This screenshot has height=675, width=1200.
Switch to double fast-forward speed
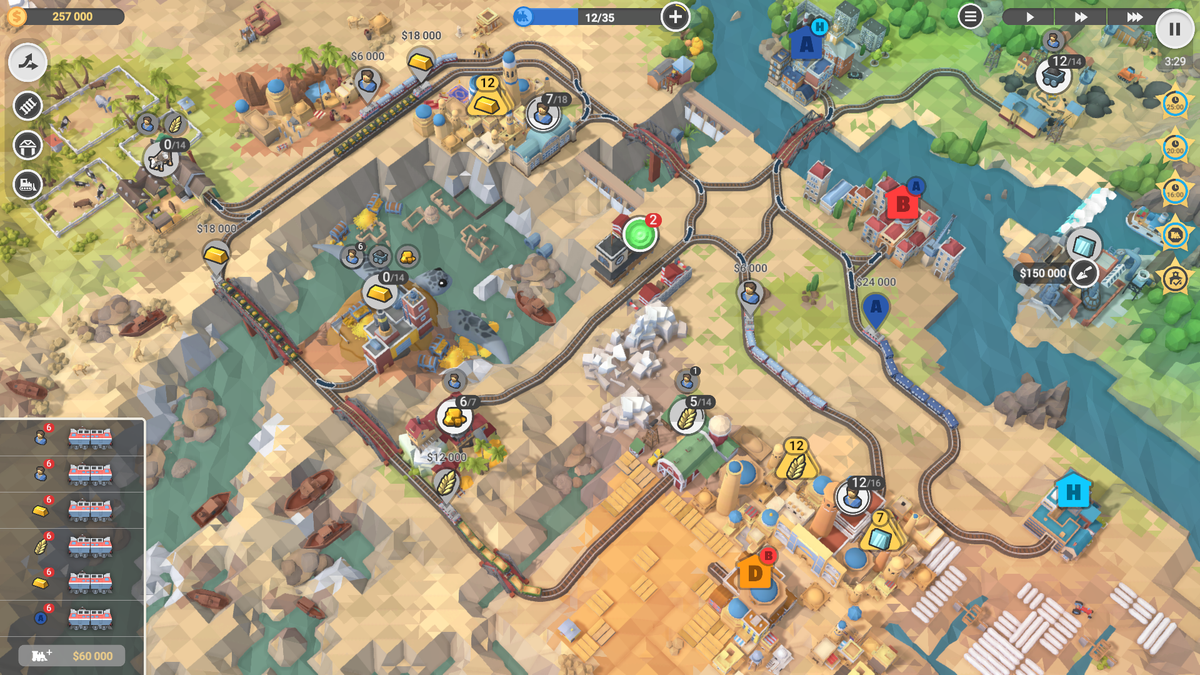coord(1081,17)
